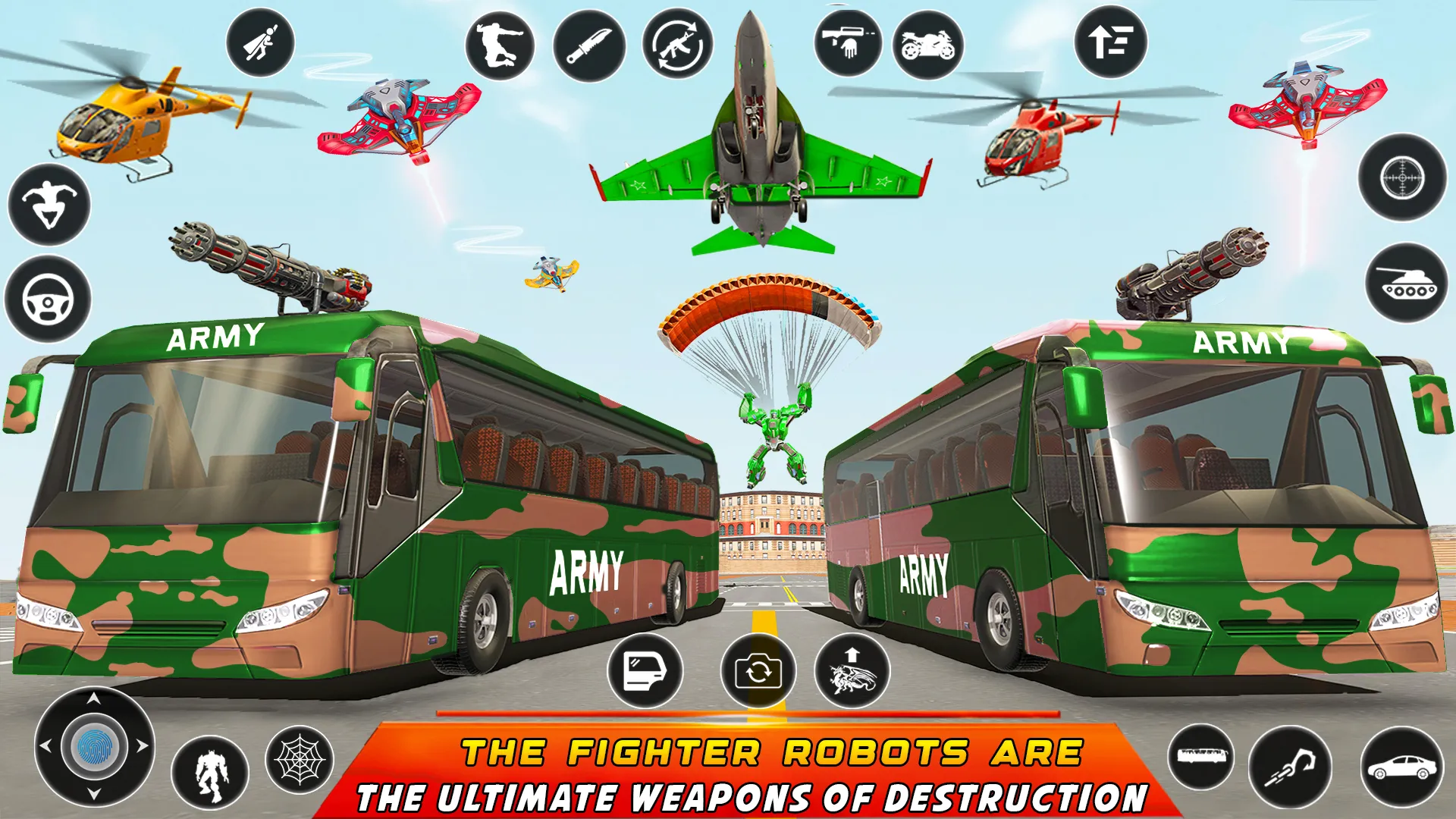
Task: Select the grenade launcher weapon icon
Action: click(846, 42)
